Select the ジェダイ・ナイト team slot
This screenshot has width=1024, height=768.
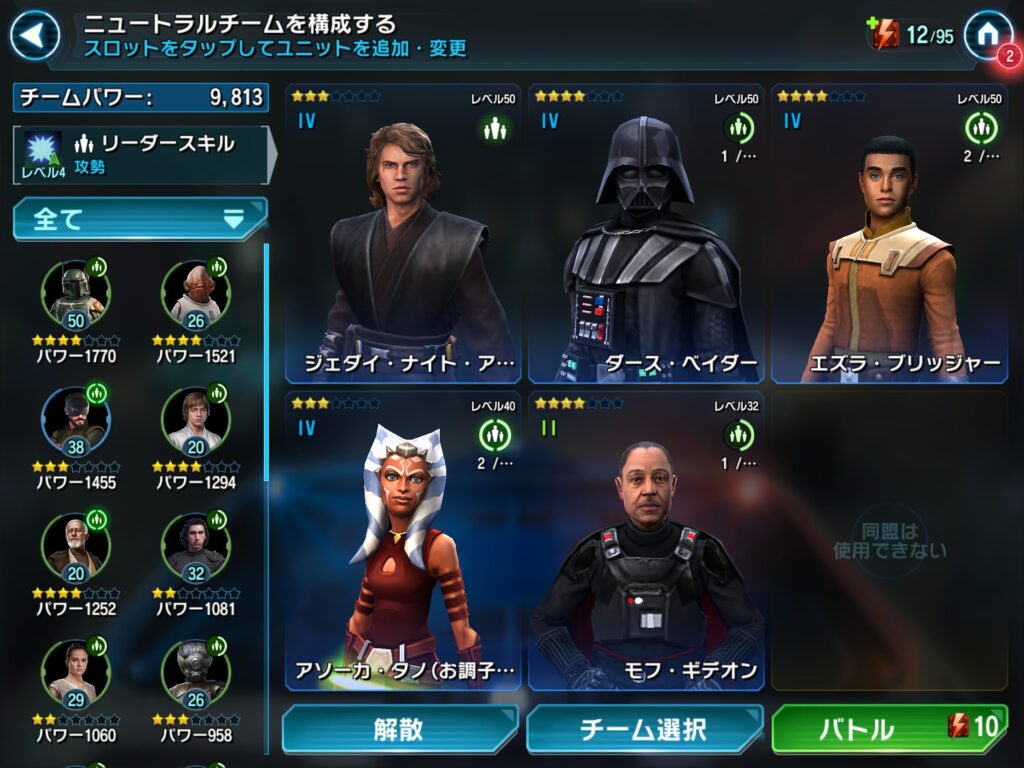tap(405, 234)
